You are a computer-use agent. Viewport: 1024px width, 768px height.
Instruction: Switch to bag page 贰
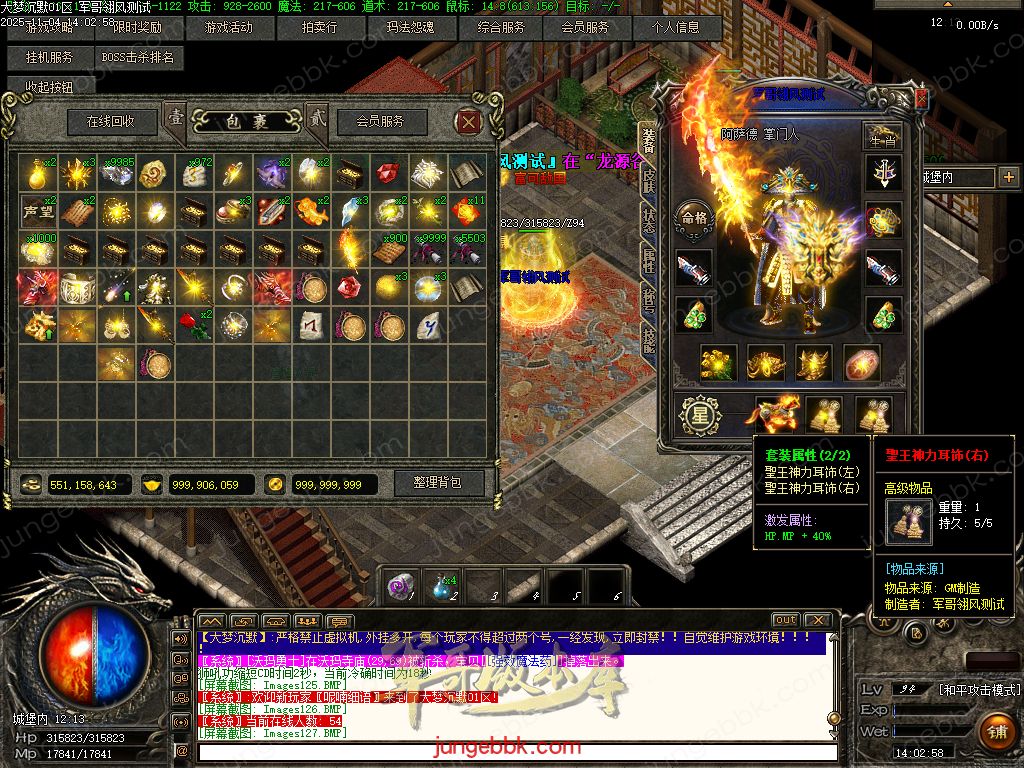tap(317, 119)
